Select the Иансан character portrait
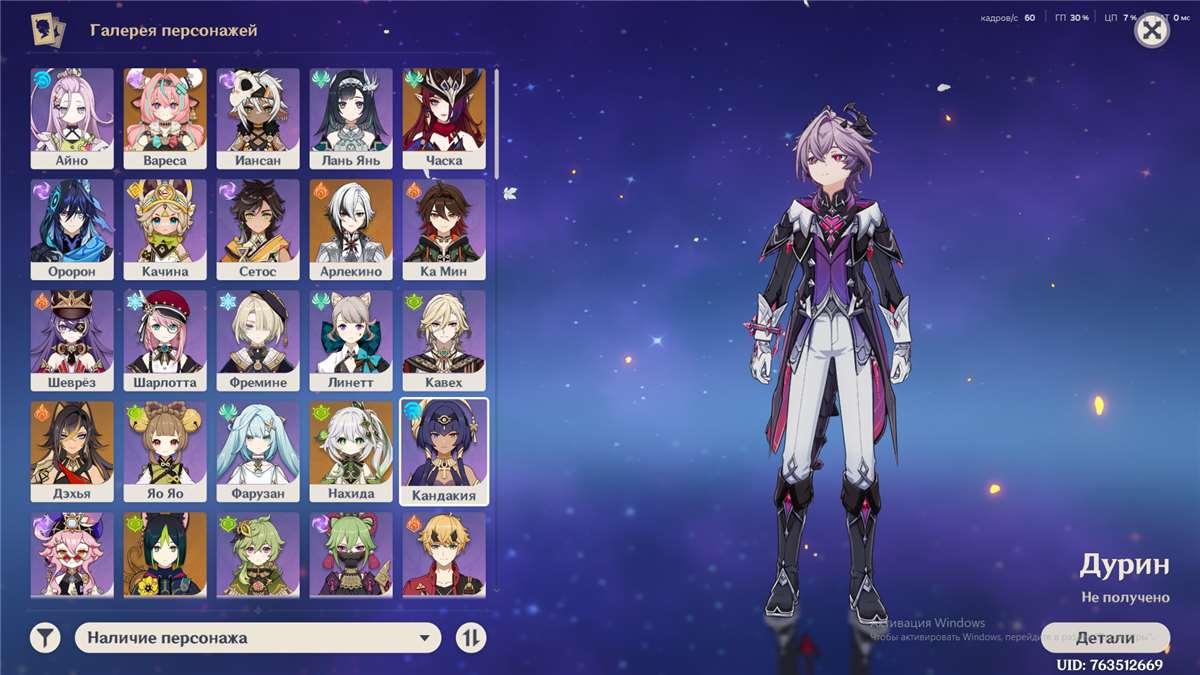Screen dimensions: 1200x675 click(x=258, y=117)
